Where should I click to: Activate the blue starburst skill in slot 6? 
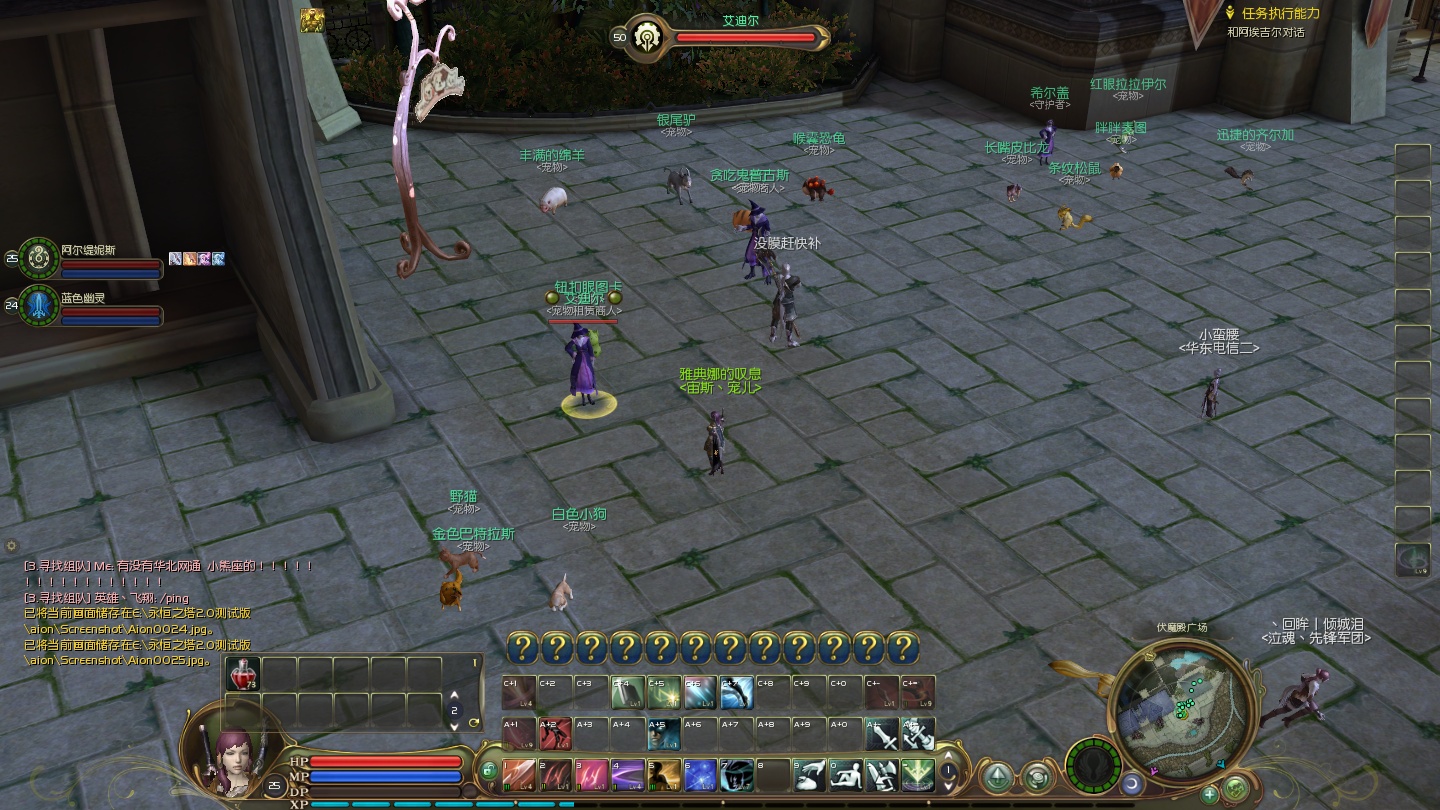click(700, 774)
